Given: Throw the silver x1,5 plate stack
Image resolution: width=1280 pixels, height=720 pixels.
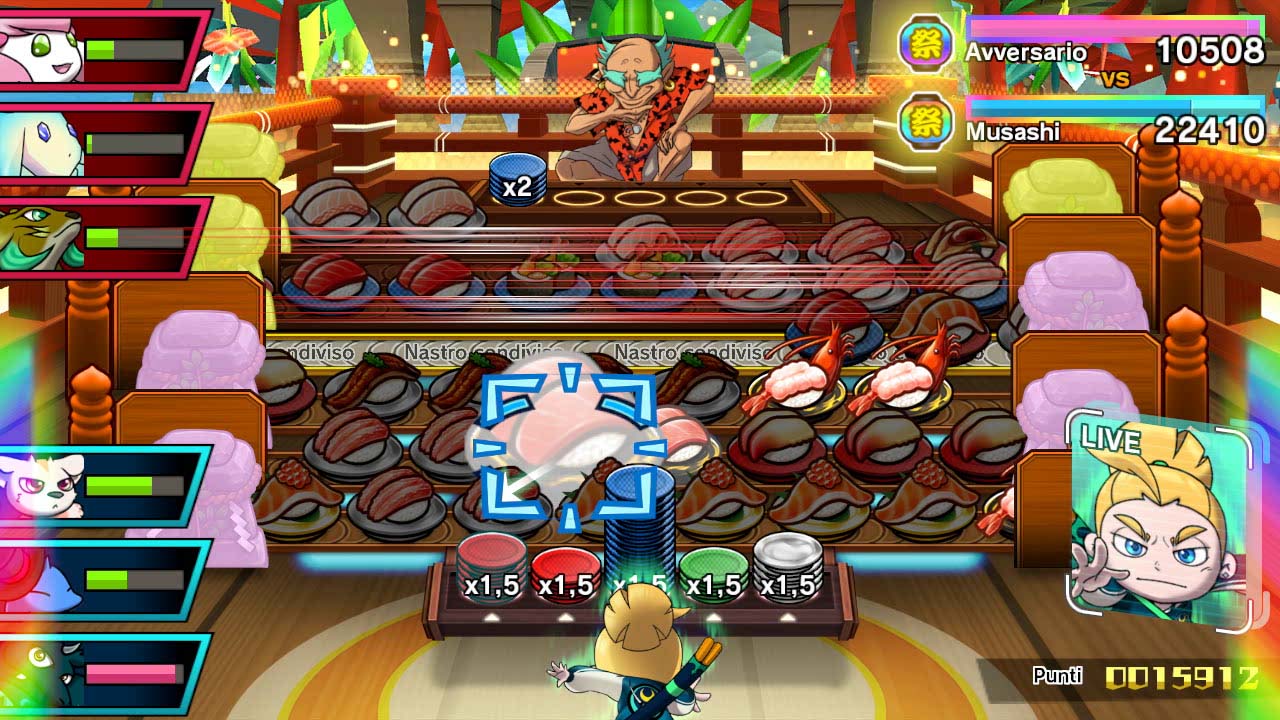Looking at the screenshot, I should 787,568.
